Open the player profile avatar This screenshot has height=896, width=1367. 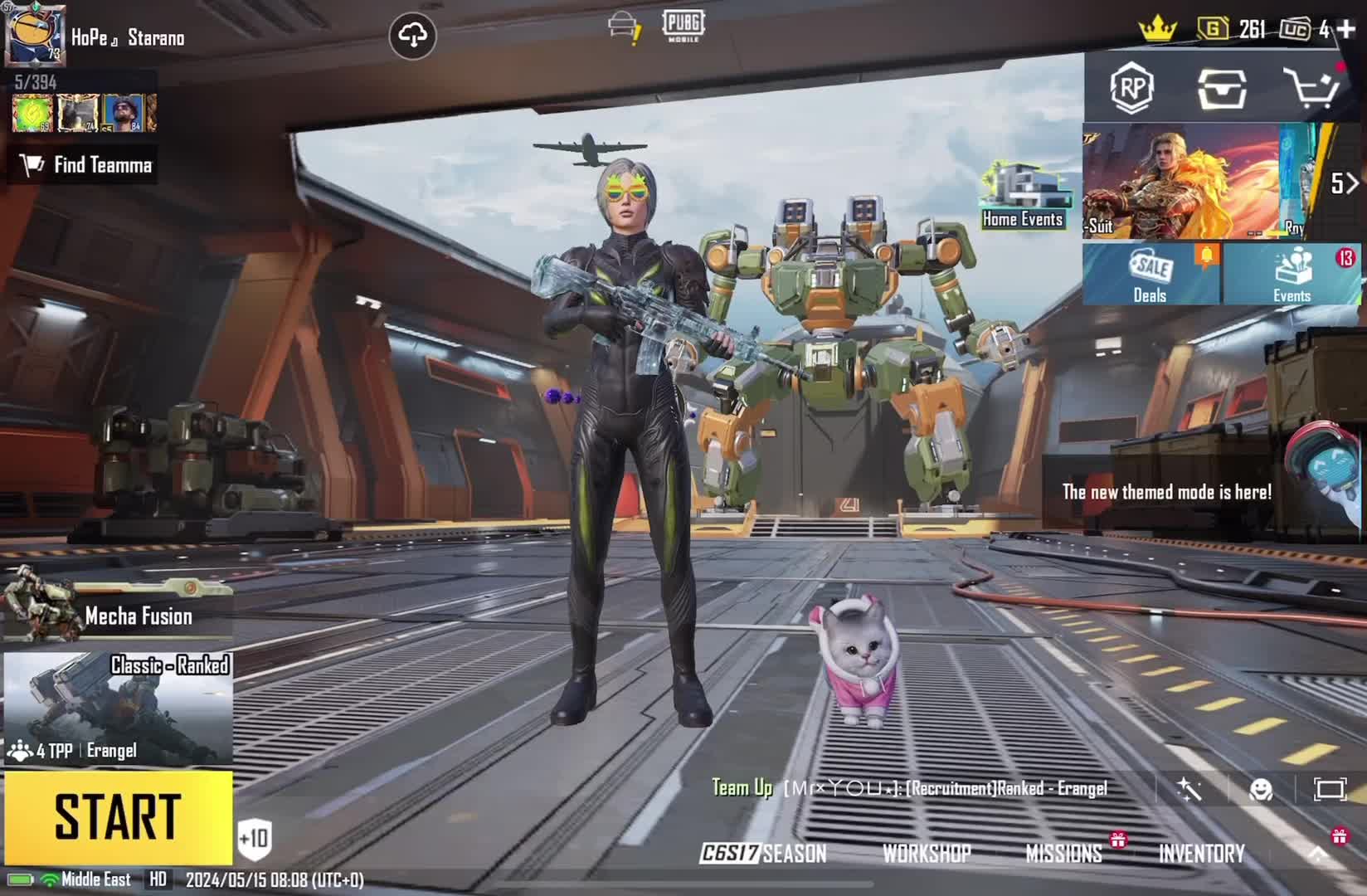pyautogui.click(x=34, y=36)
